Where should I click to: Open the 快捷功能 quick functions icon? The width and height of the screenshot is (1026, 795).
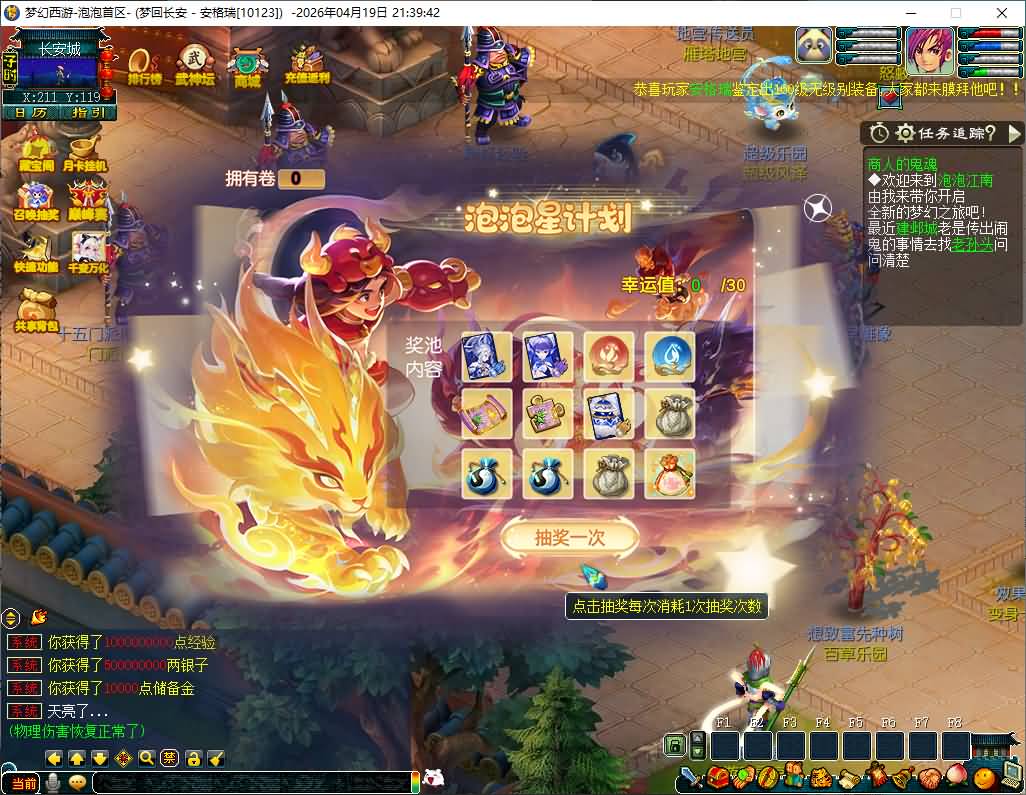click(x=34, y=251)
